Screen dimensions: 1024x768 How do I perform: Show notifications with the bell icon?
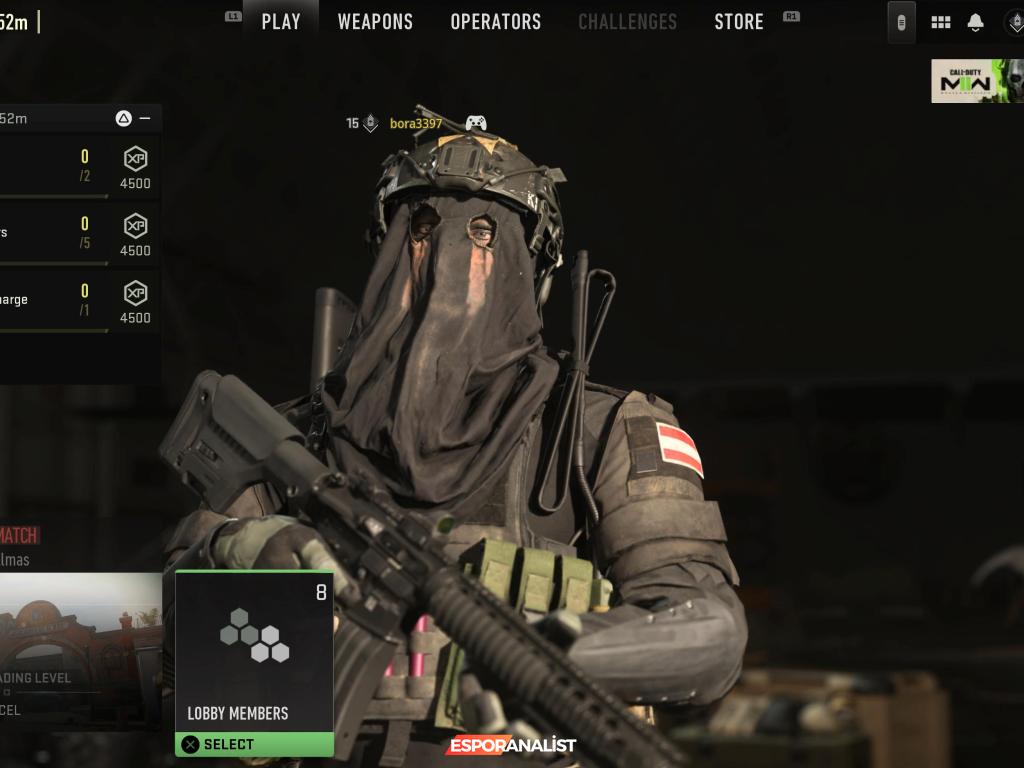tap(976, 22)
